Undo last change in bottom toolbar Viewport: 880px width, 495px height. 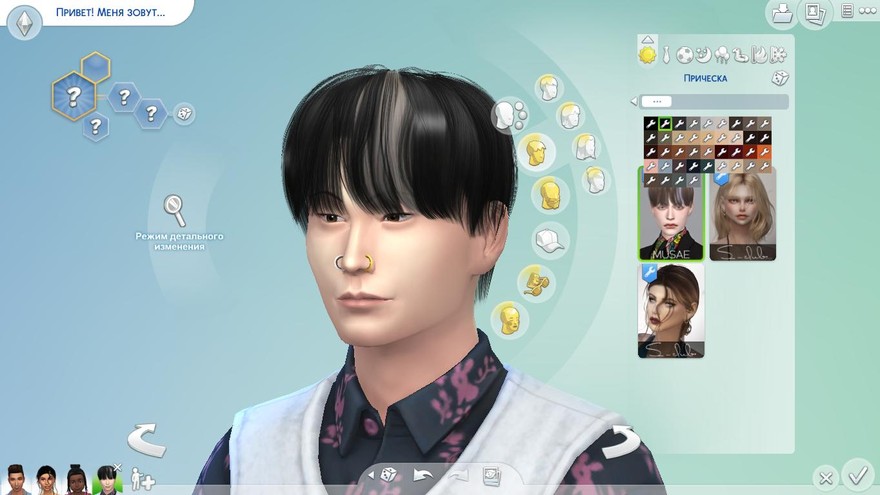(423, 475)
